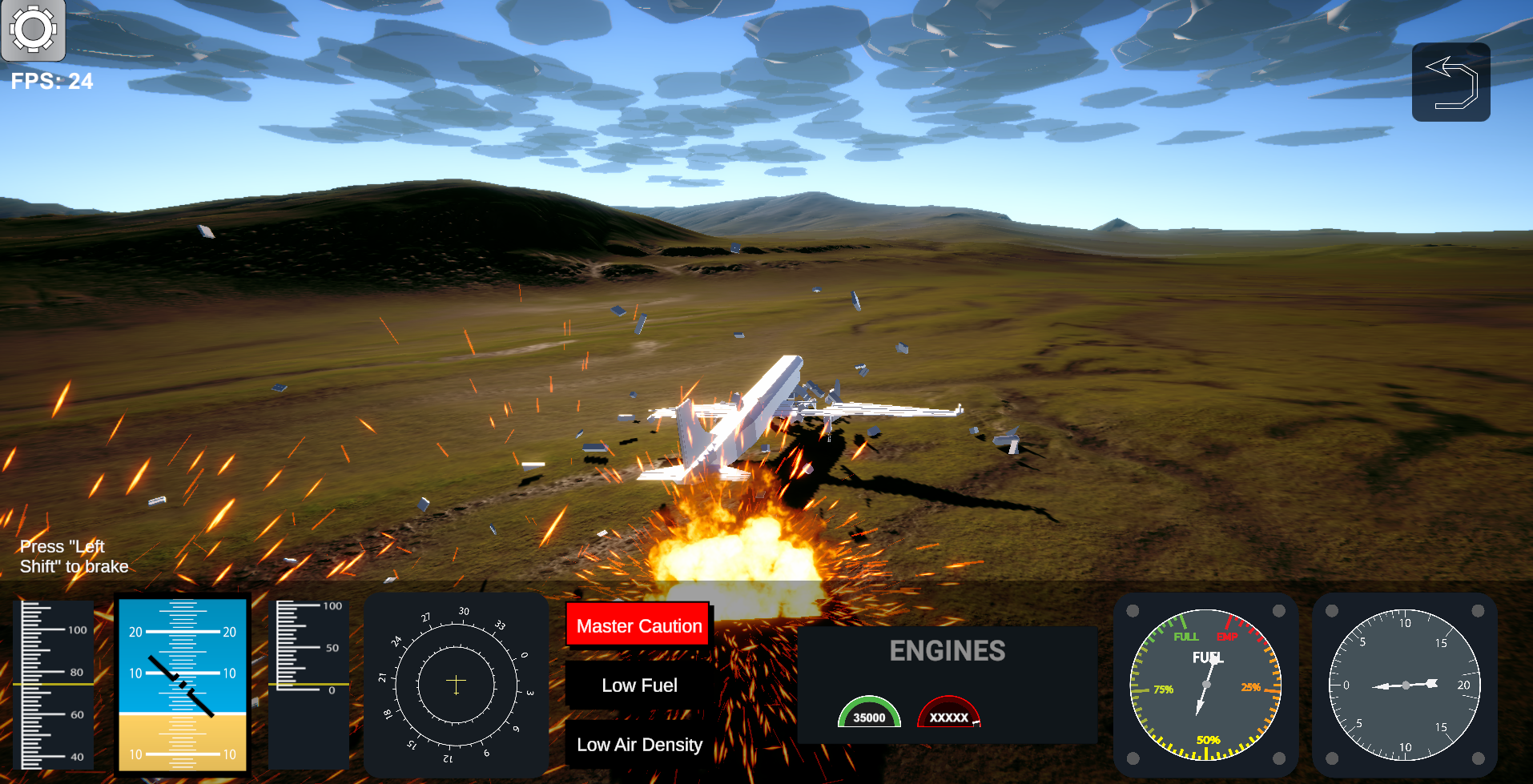Acknowledge the Master Caution warning
1533x784 pixels.
(638, 625)
